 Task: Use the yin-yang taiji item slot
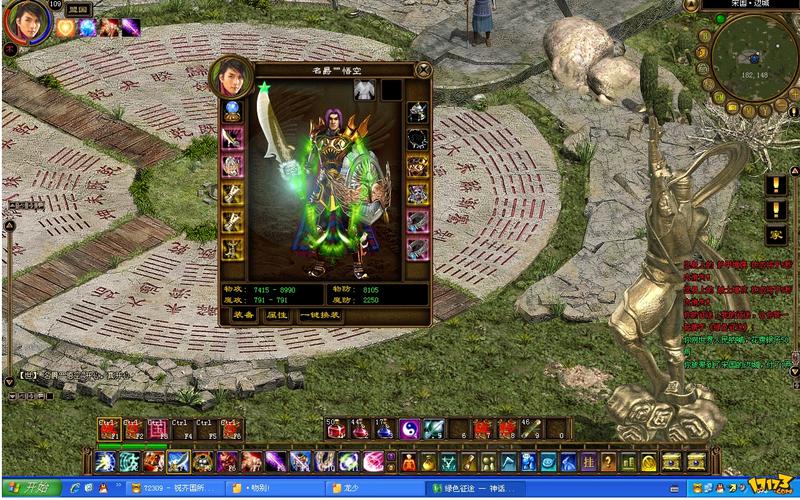[x=409, y=430]
